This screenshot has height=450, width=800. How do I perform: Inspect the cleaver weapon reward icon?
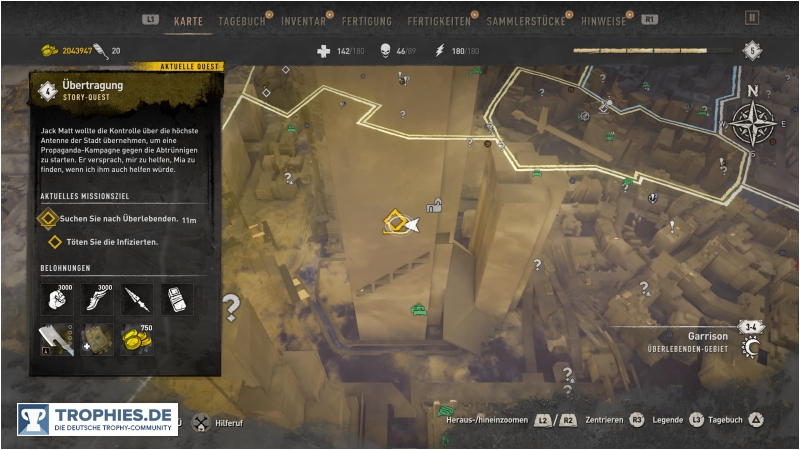55,341
